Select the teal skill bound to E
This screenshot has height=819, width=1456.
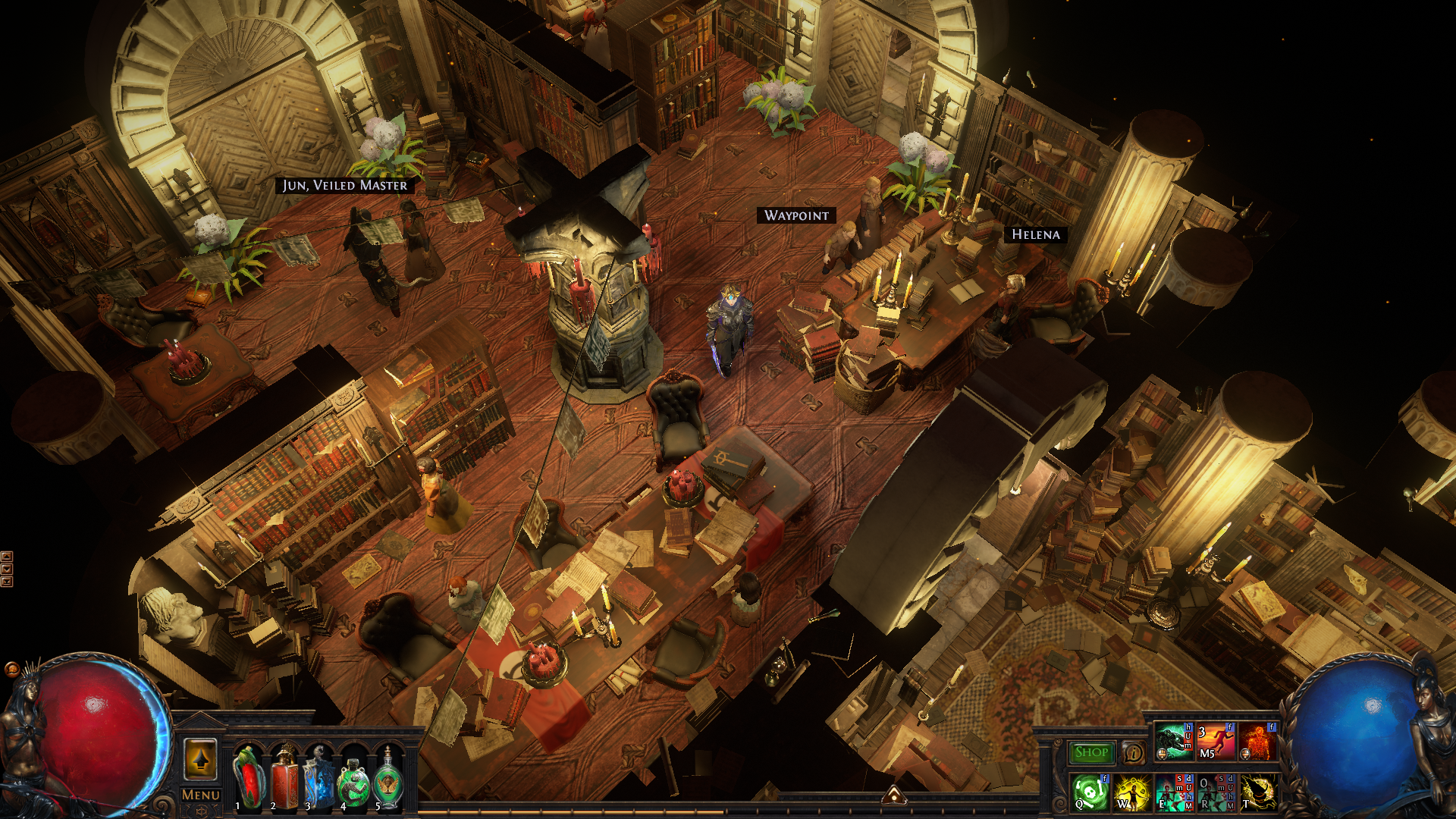coord(1174,792)
